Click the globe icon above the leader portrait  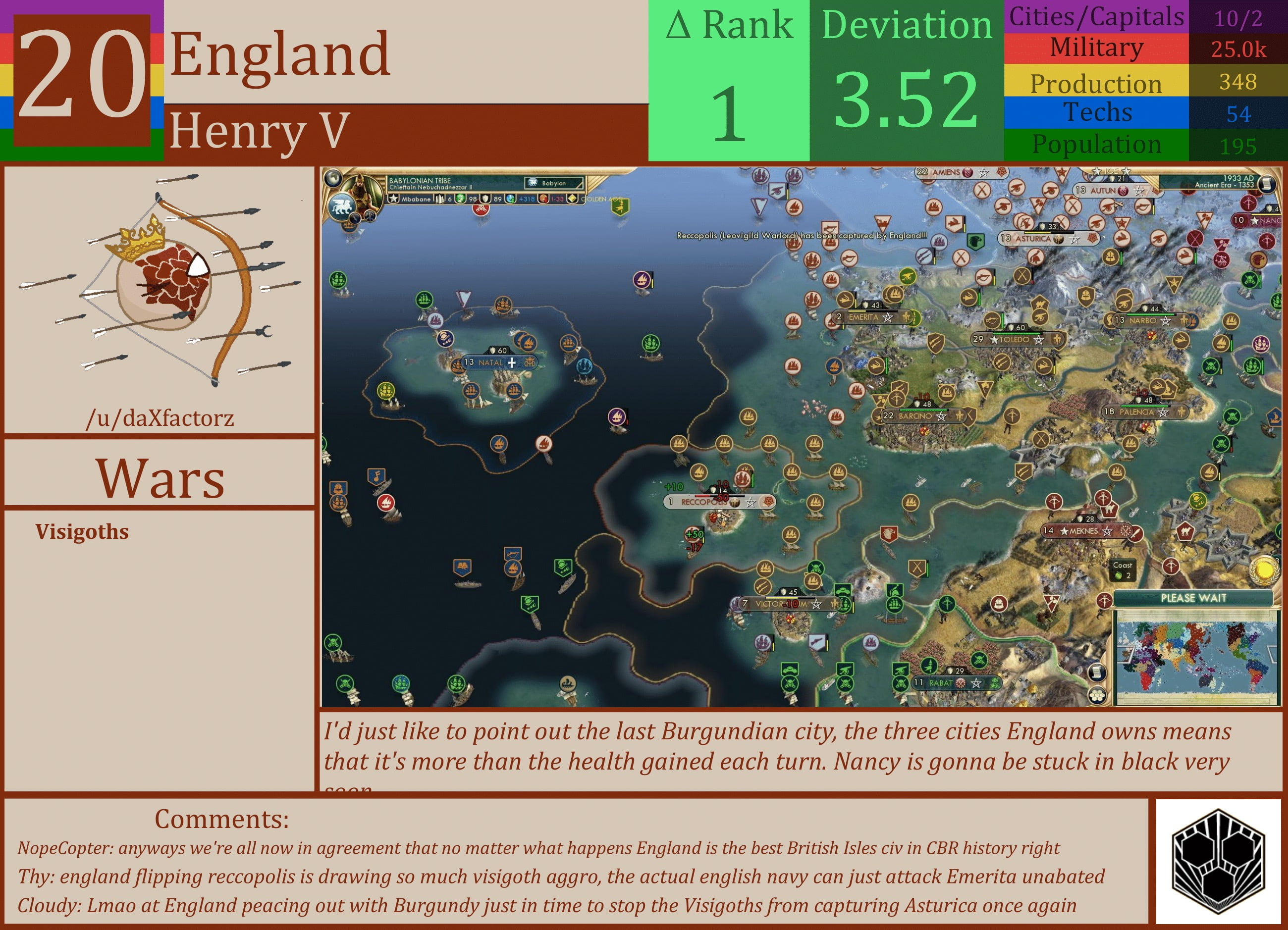[x=334, y=179]
